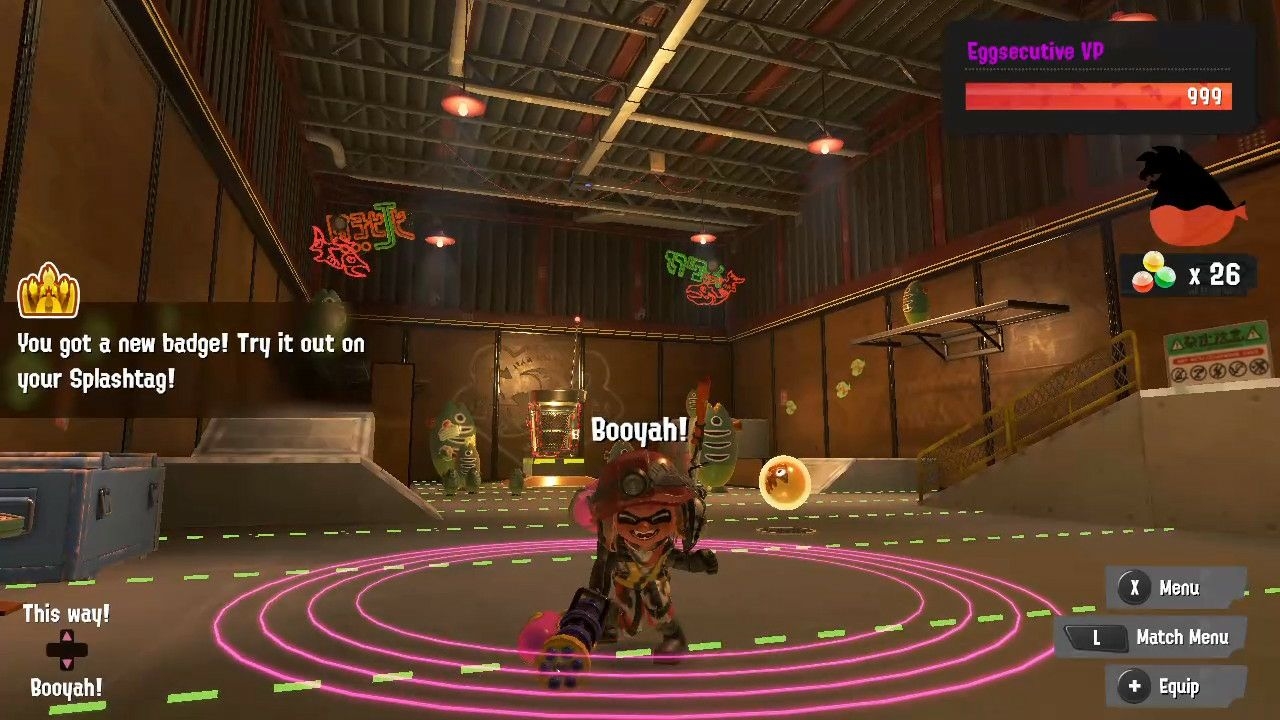Select the Equip button
1280x720 pixels.
click(x=1176, y=686)
